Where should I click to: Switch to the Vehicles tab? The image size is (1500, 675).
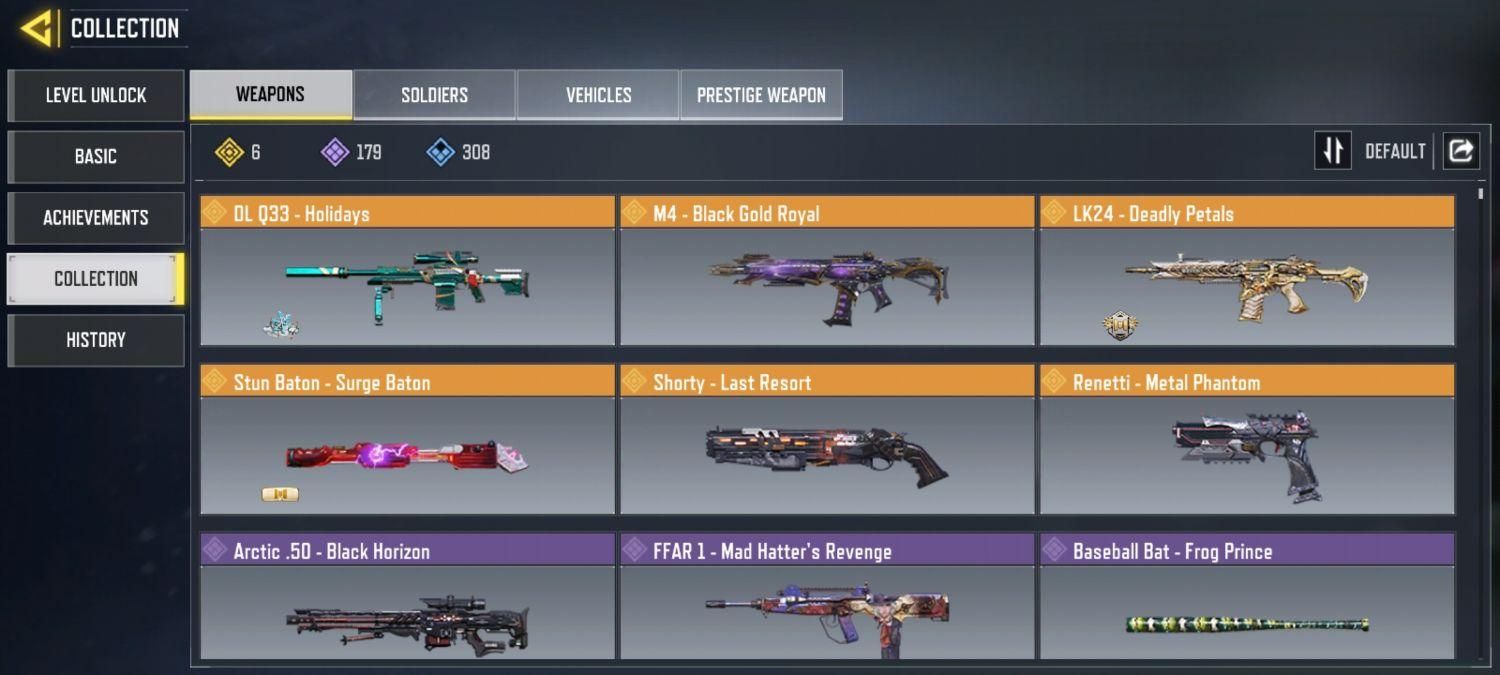[x=598, y=95]
